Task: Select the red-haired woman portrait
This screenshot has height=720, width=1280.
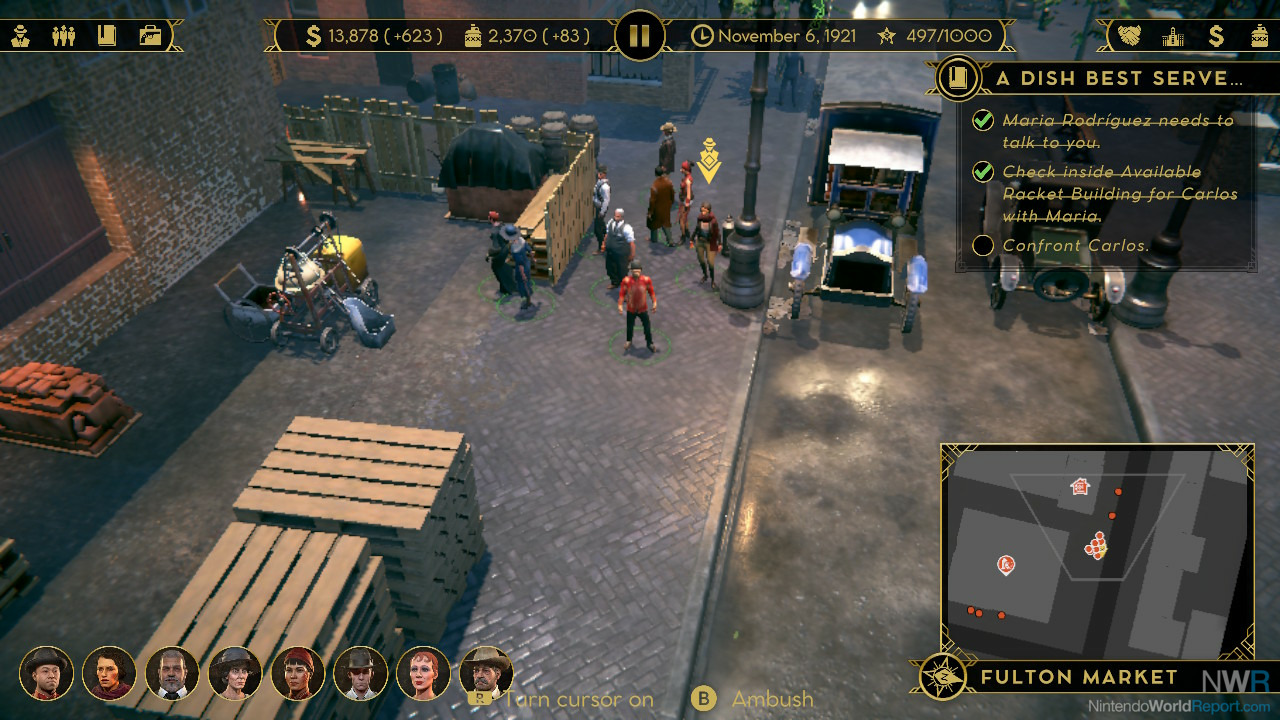Action: coord(424,673)
